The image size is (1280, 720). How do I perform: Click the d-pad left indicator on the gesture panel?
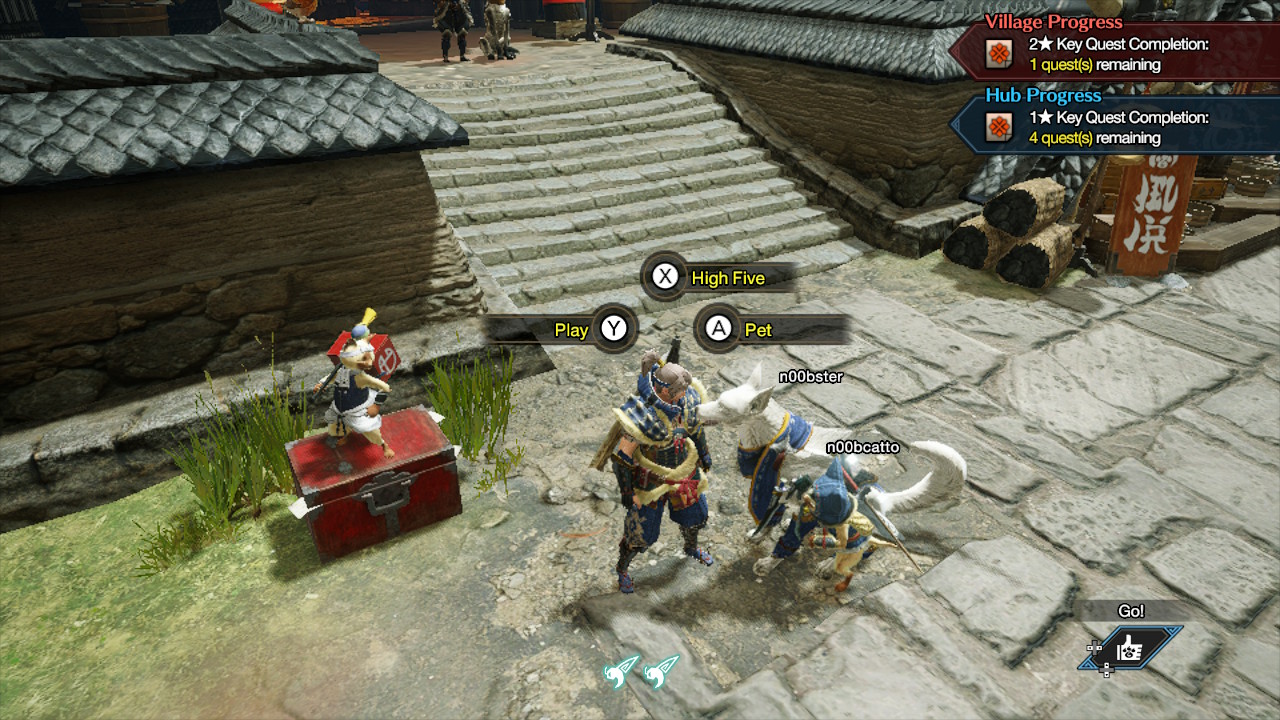coord(1094,648)
